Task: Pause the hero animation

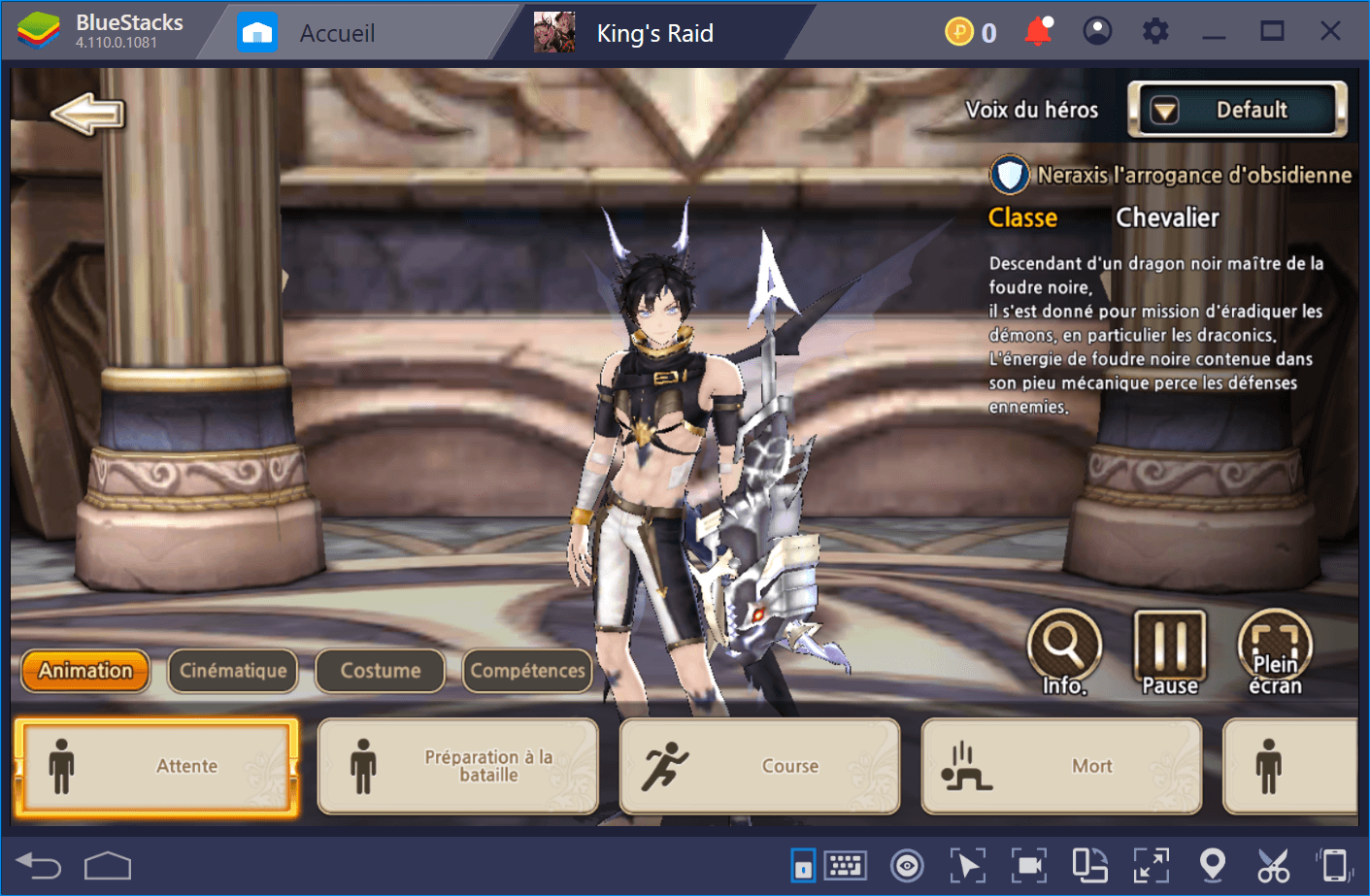Action: 1170,650
